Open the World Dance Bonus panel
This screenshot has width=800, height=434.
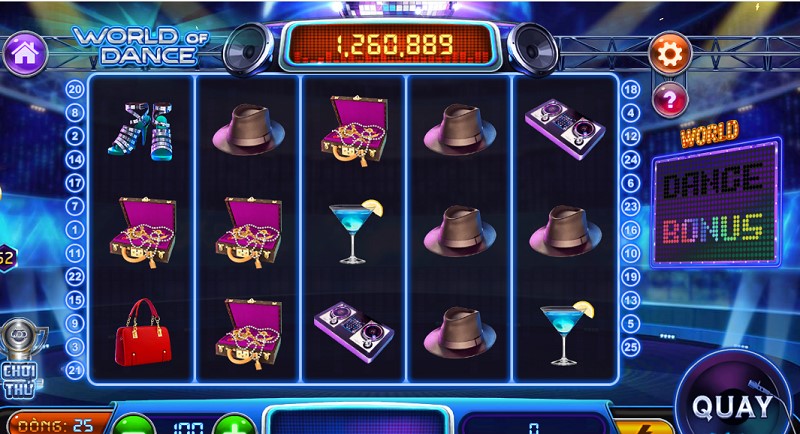pos(715,200)
